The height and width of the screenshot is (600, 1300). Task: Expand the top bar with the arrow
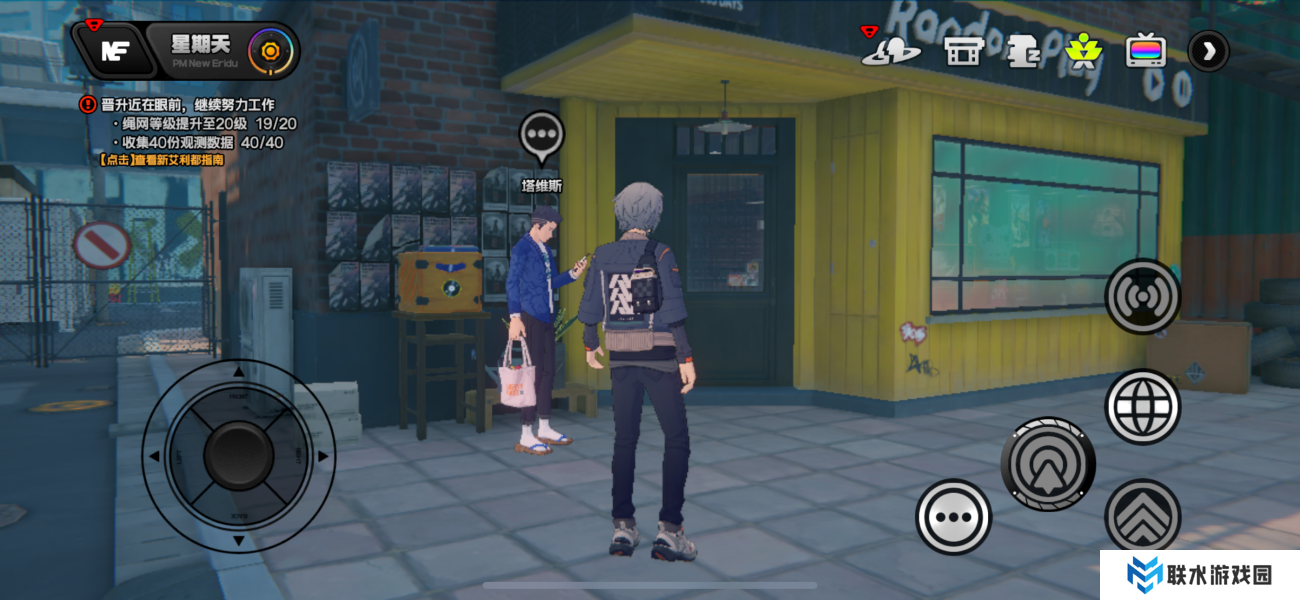click(x=1208, y=50)
